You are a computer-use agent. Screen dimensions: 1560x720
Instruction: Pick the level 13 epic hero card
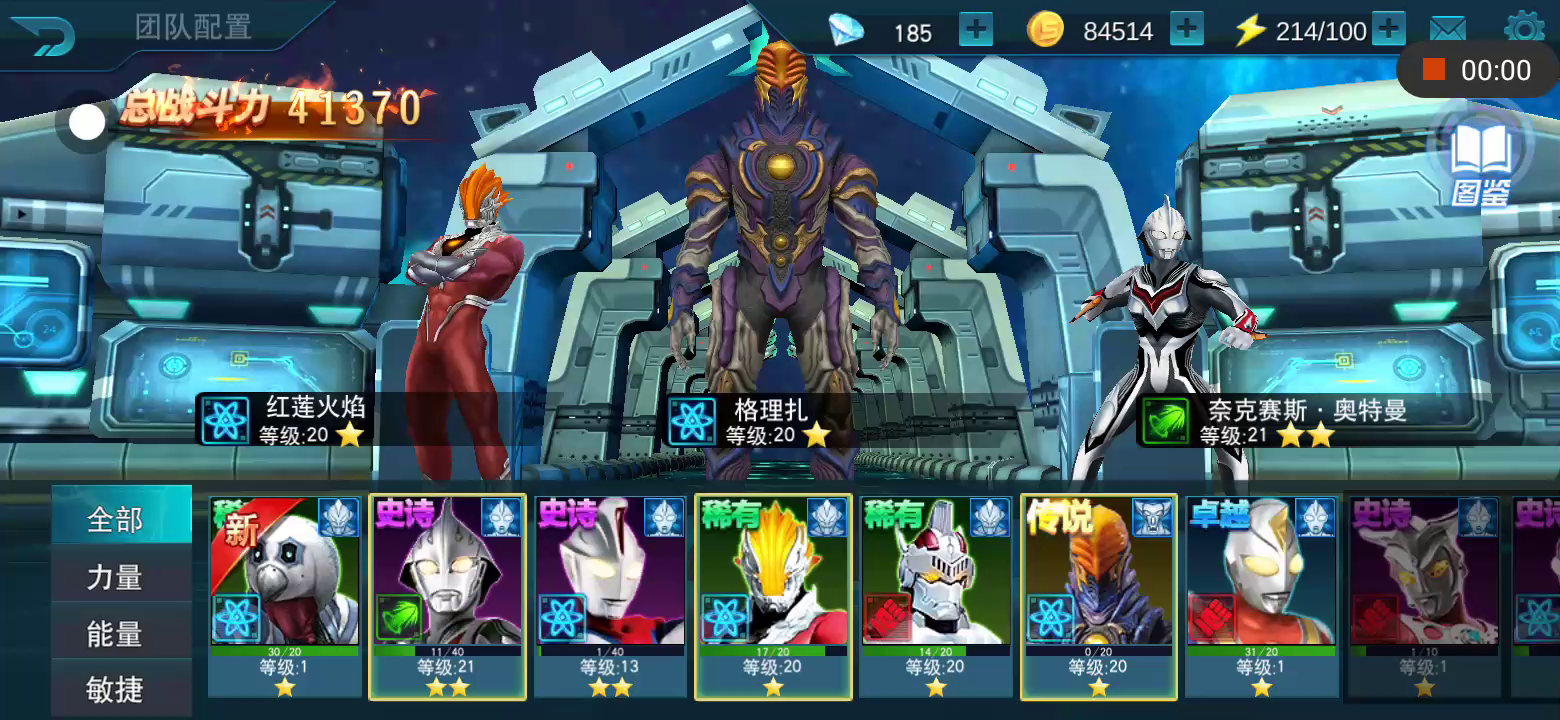[610, 595]
